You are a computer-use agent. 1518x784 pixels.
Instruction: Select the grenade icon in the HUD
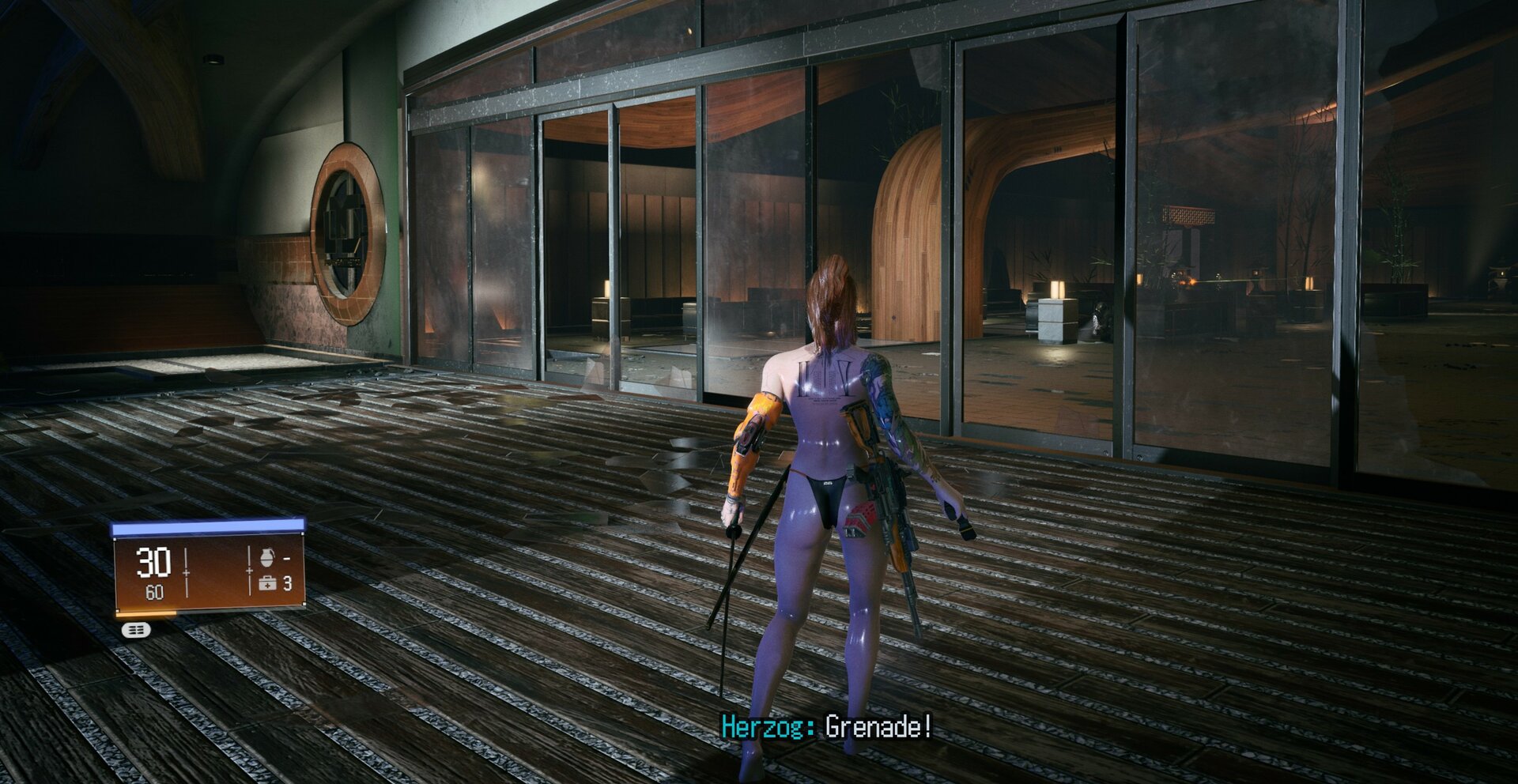tap(266, 558)
